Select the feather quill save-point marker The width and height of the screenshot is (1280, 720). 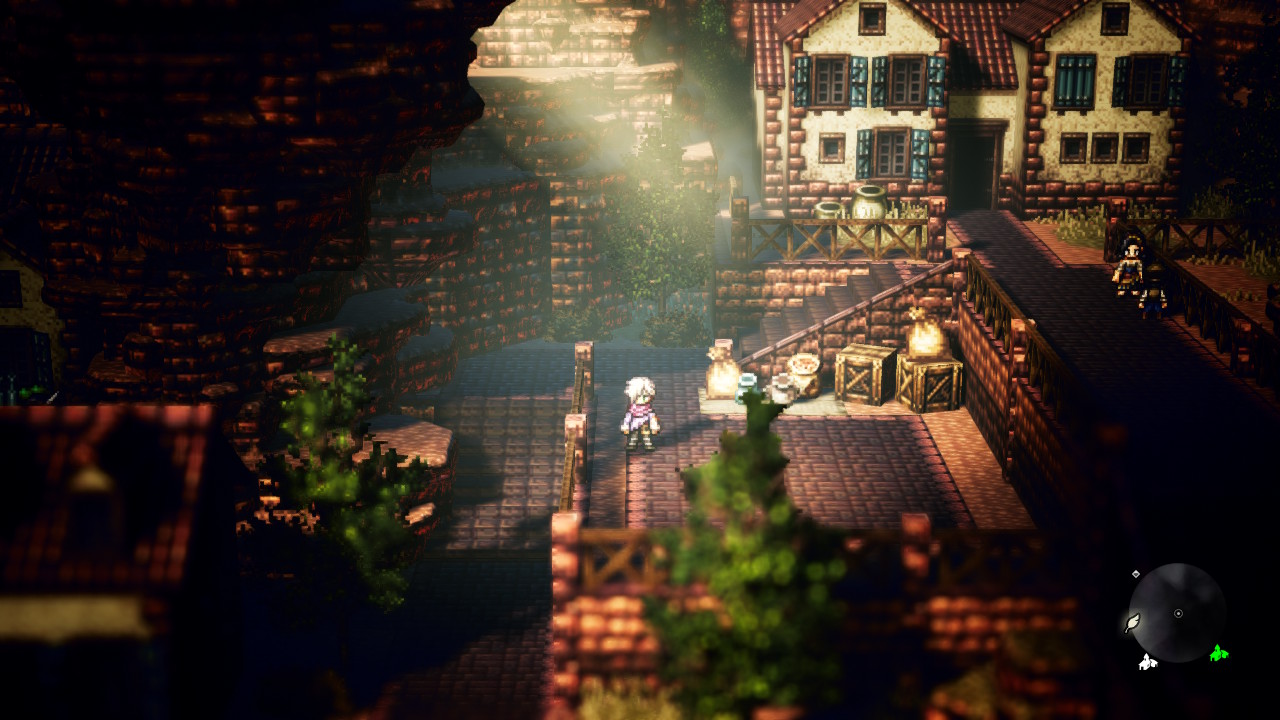[1132, 623]
